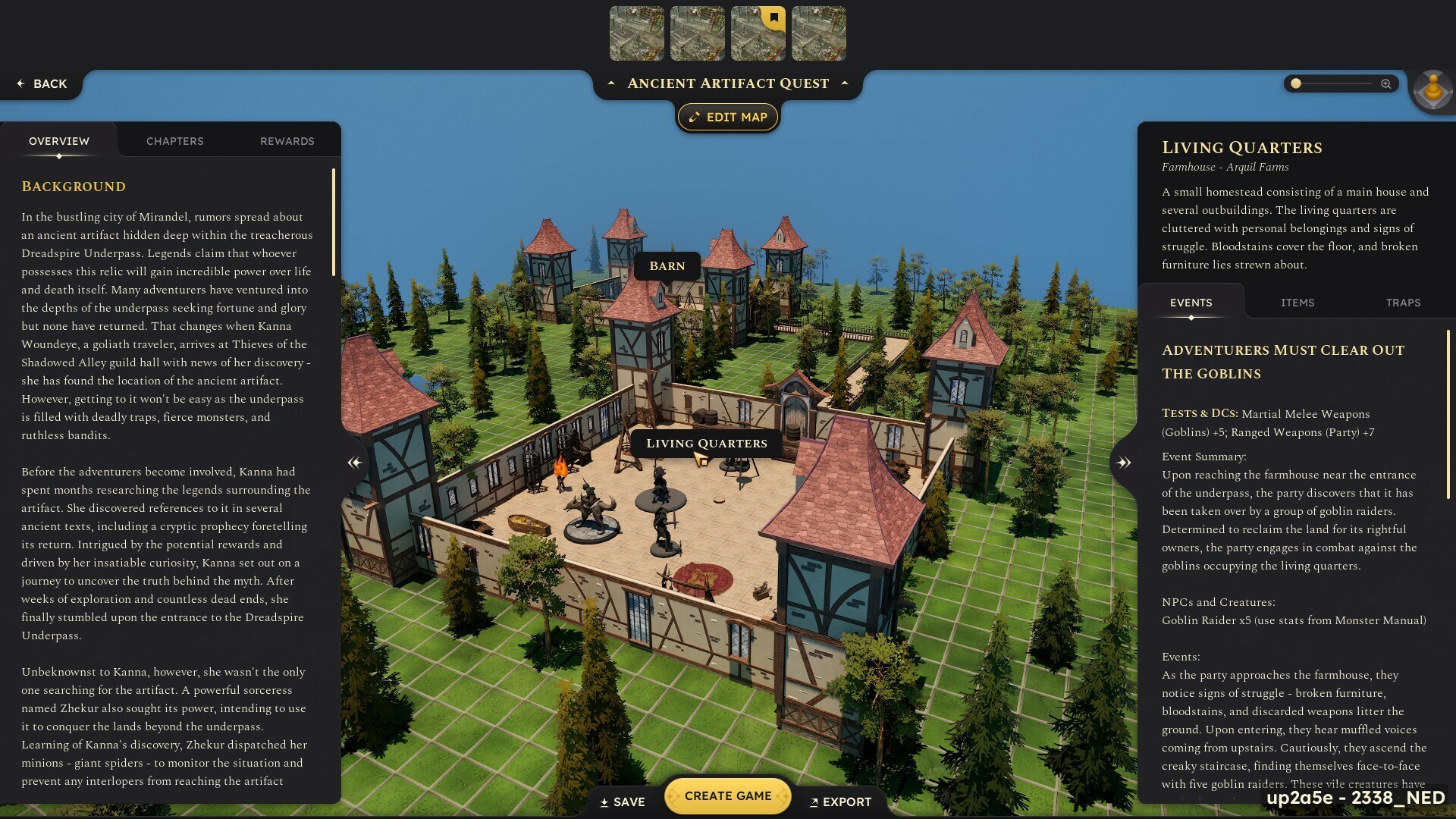Select the Living Quarters map label
Viewport: 1456px width, 819px height.
(707, 443)
